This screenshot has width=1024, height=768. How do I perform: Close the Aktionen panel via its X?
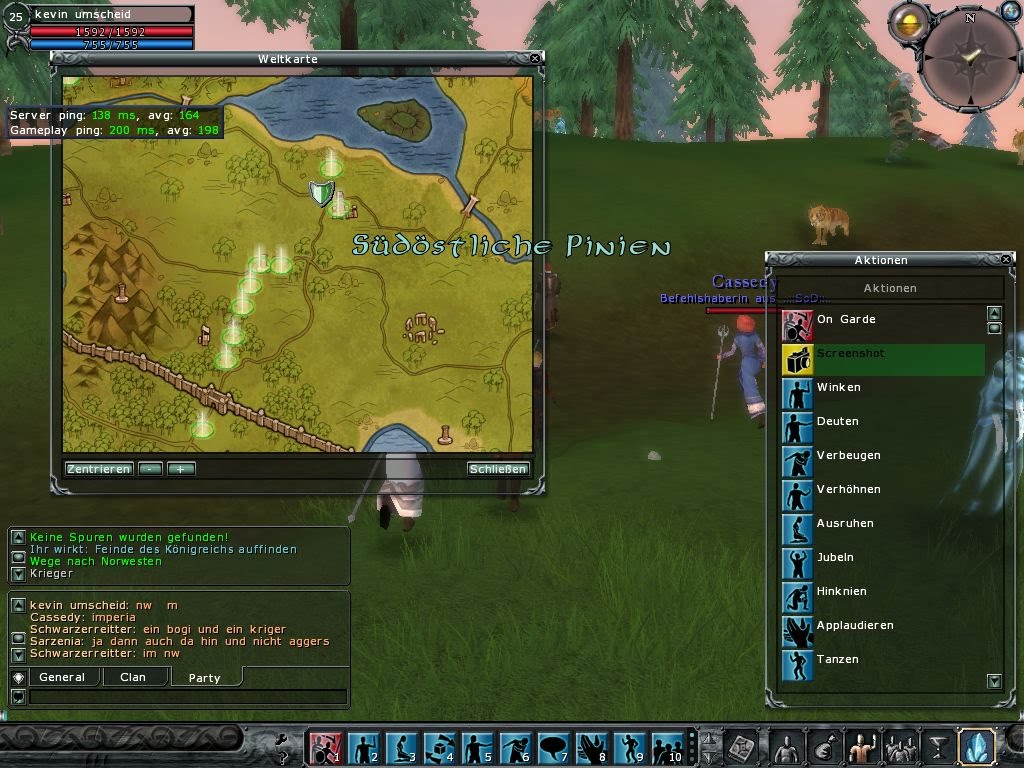pos(1007,260)
